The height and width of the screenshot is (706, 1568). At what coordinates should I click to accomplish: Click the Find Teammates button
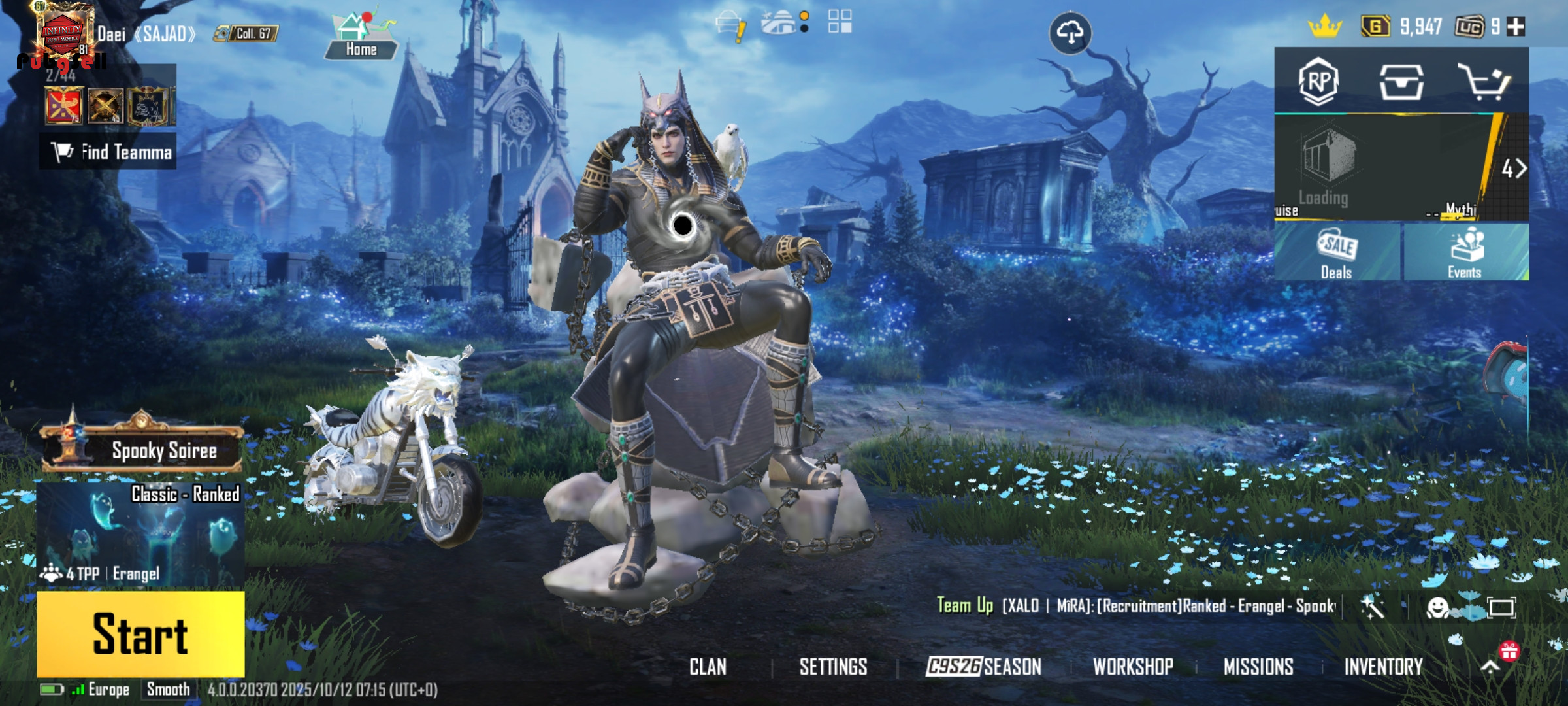click(108, 152)
